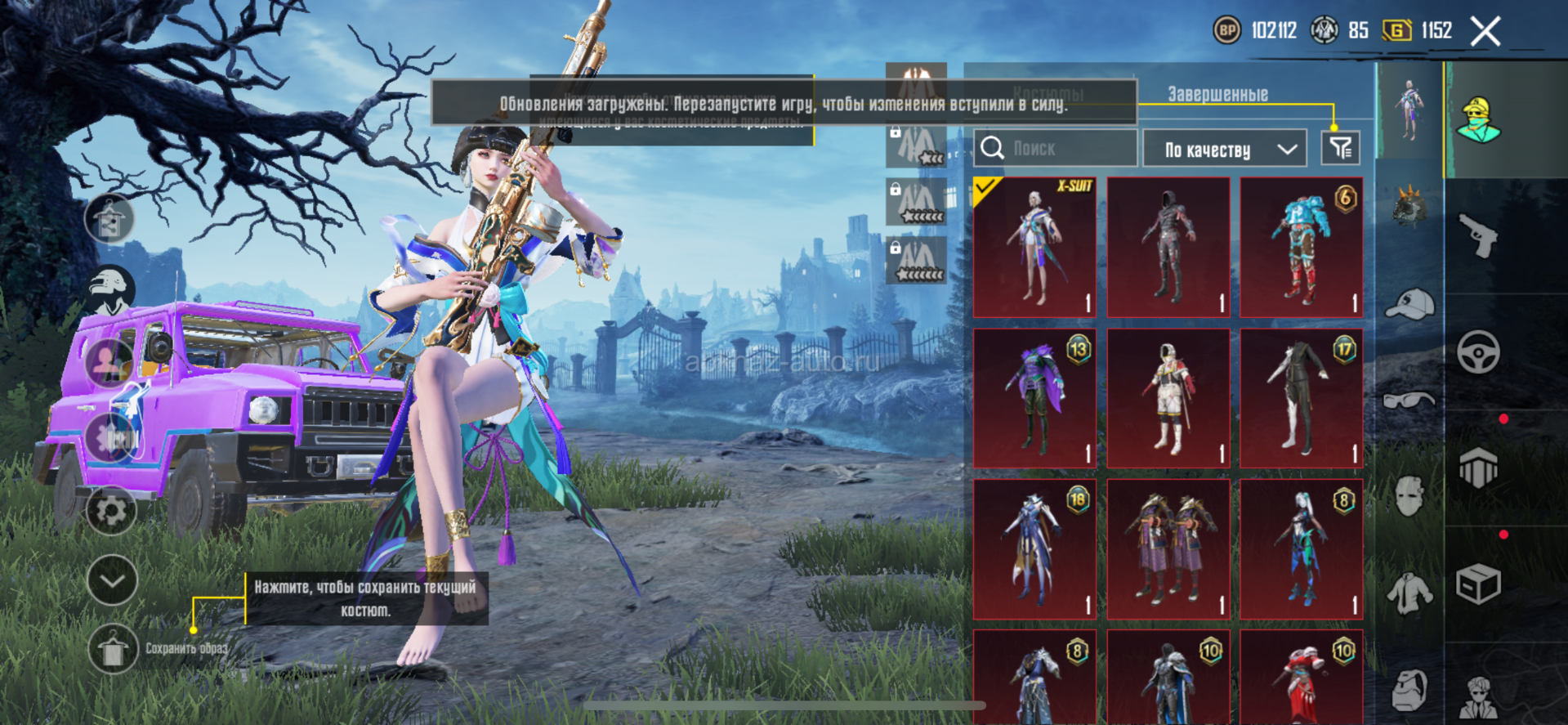Open the filter funnel button

(1340, 149)
